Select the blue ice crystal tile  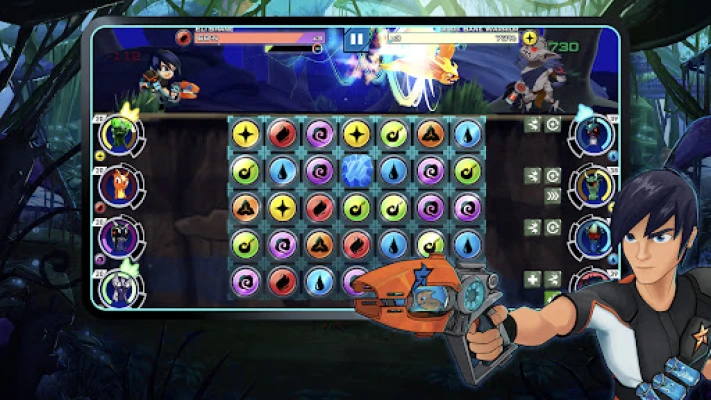pos(356,171)
